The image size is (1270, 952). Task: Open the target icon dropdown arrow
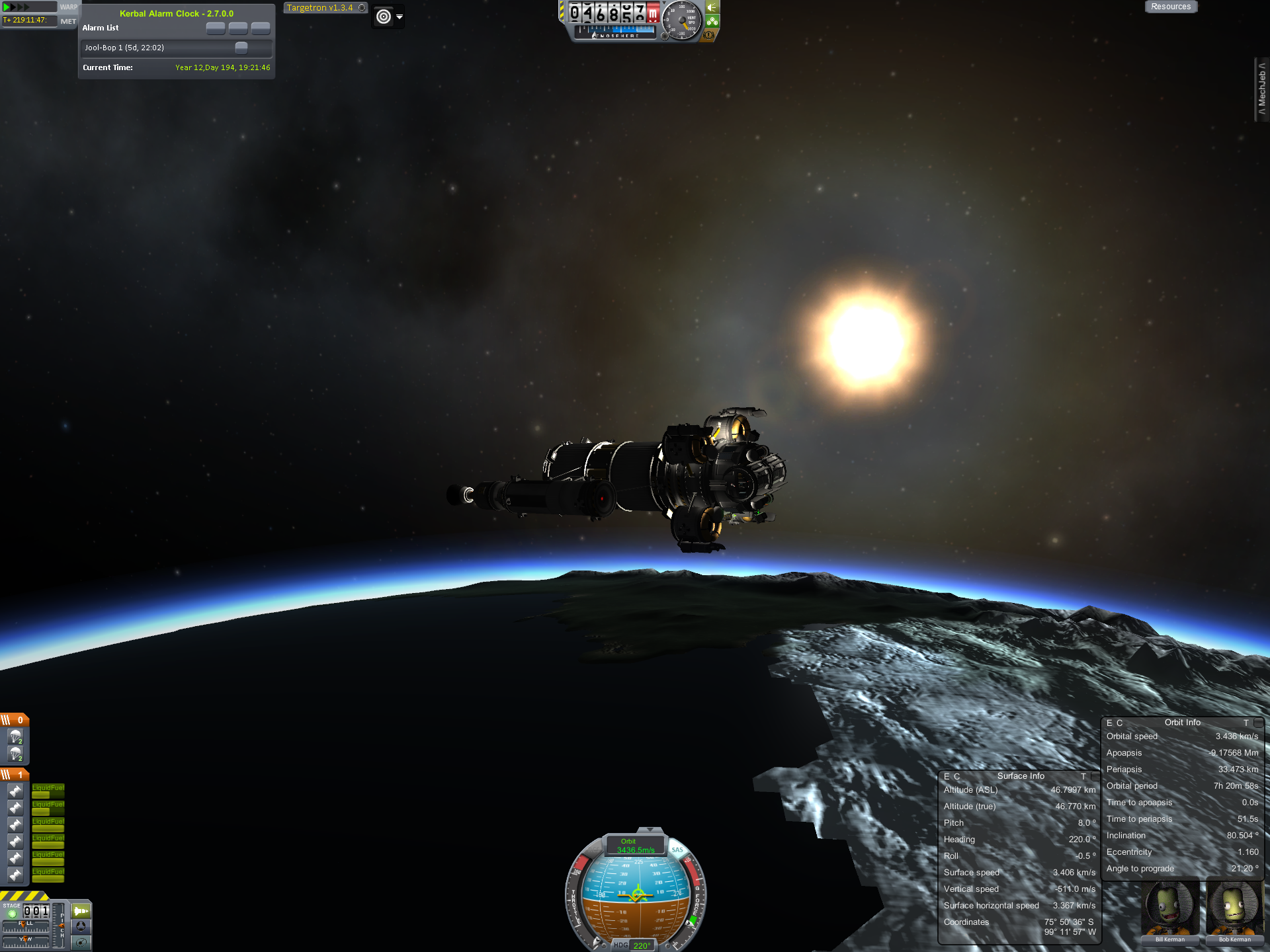point(400,17)
